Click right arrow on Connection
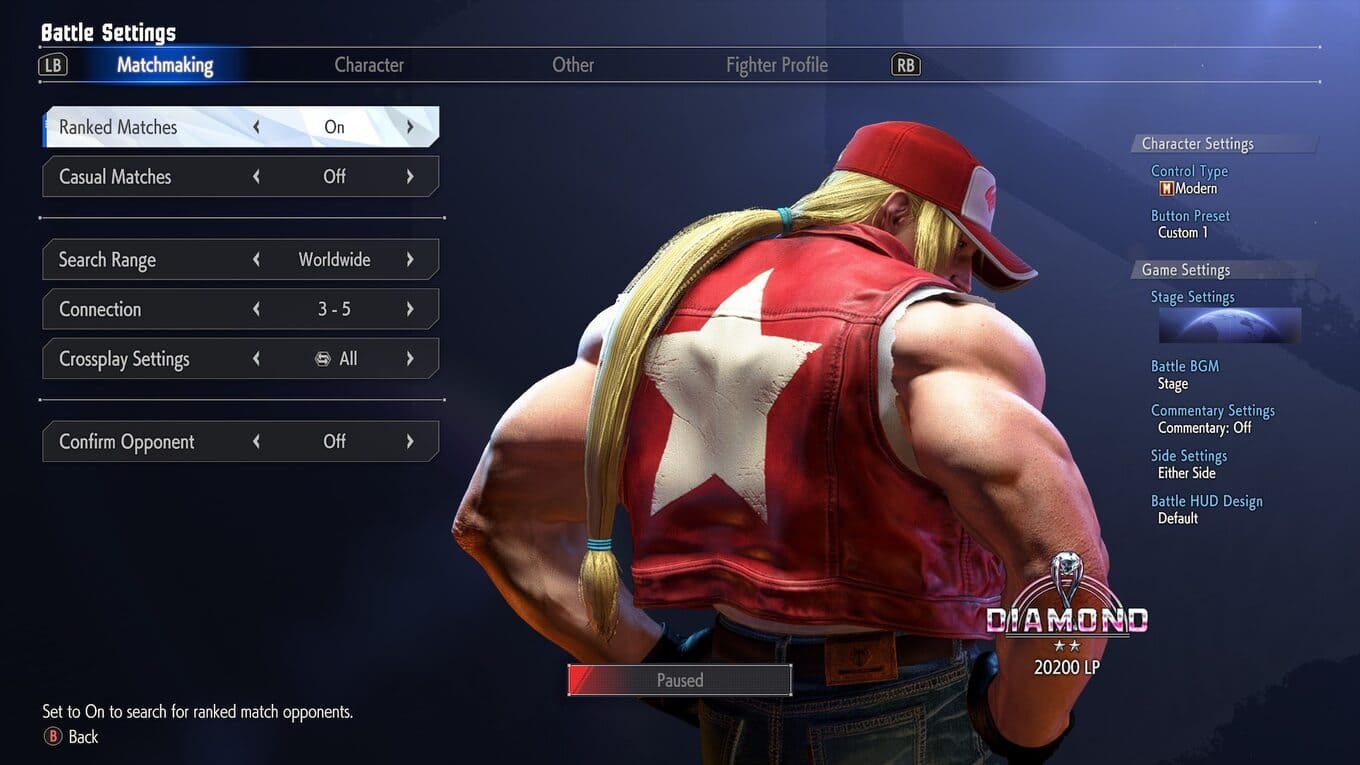This screenshot has height=765, width=1360. pyautogui.click(x=410, y=309)
